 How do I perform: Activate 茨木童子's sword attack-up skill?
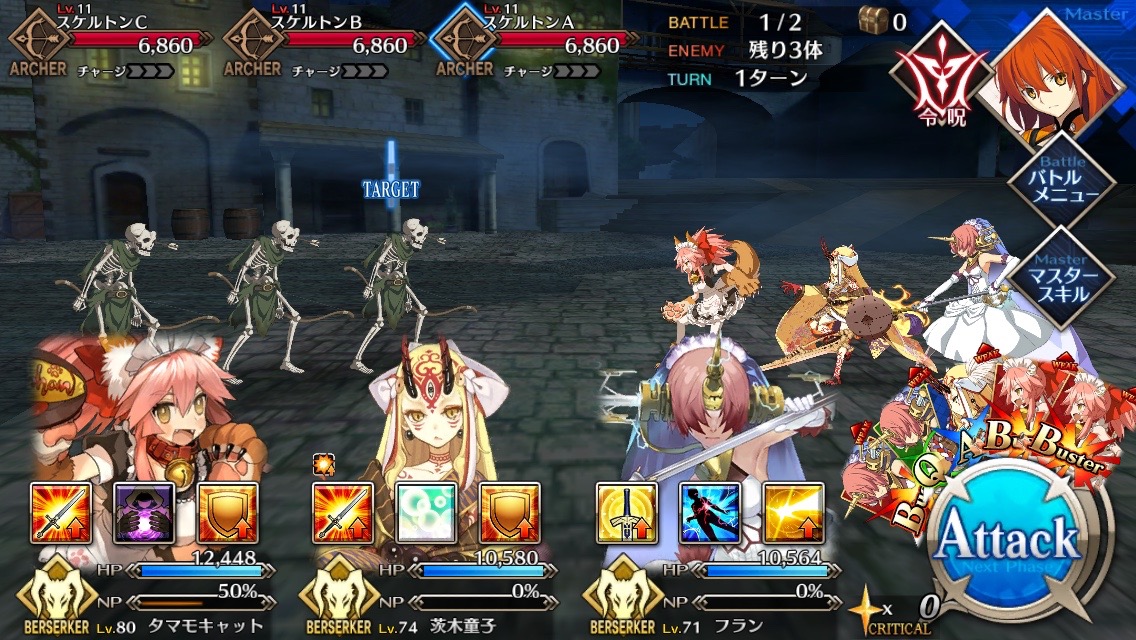tap(344, 513)
